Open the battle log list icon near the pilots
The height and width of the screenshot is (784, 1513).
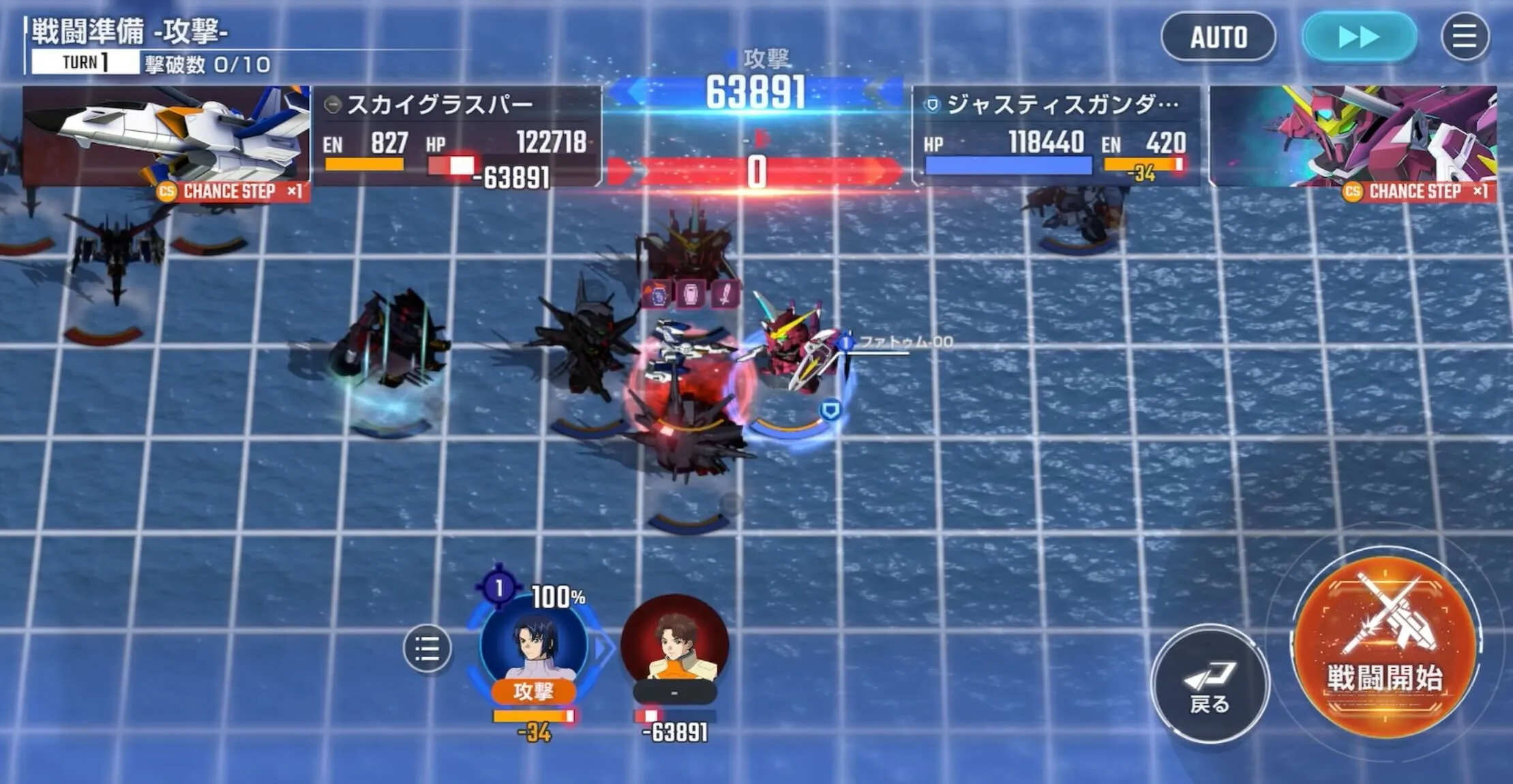click(x=428, y=648)
